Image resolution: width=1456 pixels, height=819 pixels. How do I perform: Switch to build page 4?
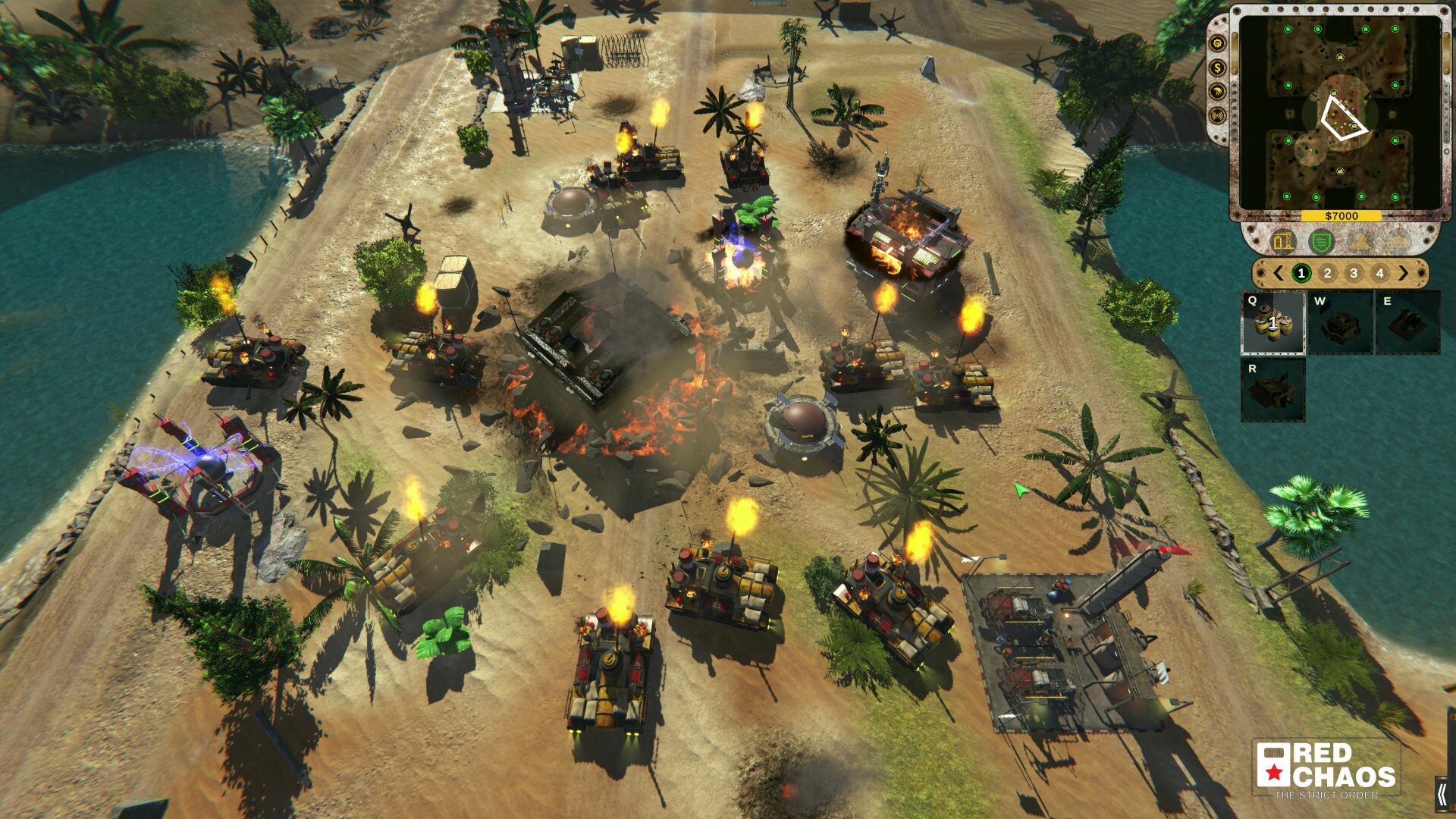1379,272
